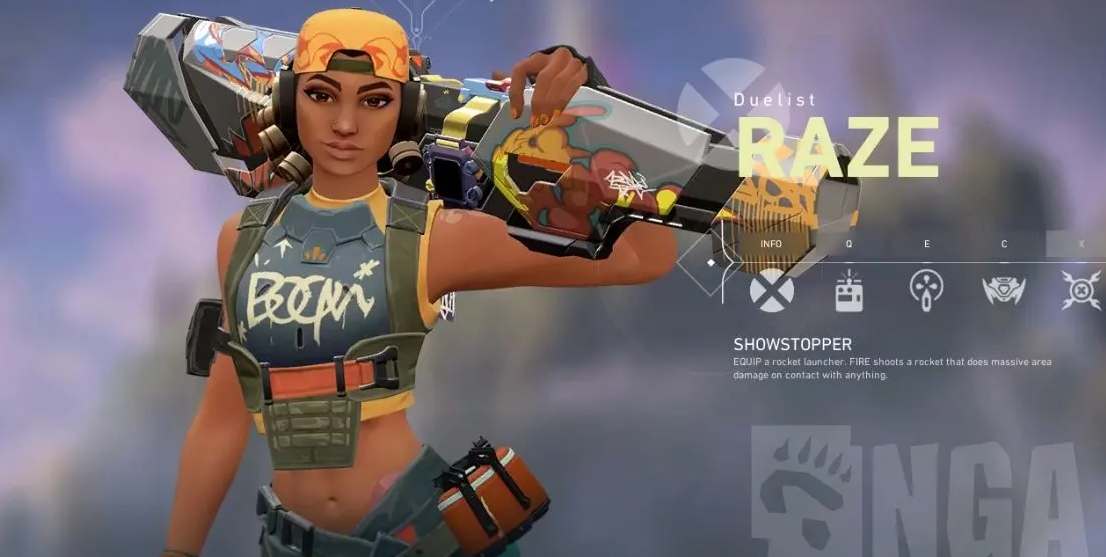Show the Paint Shells grenade ability

click(926, 290)
